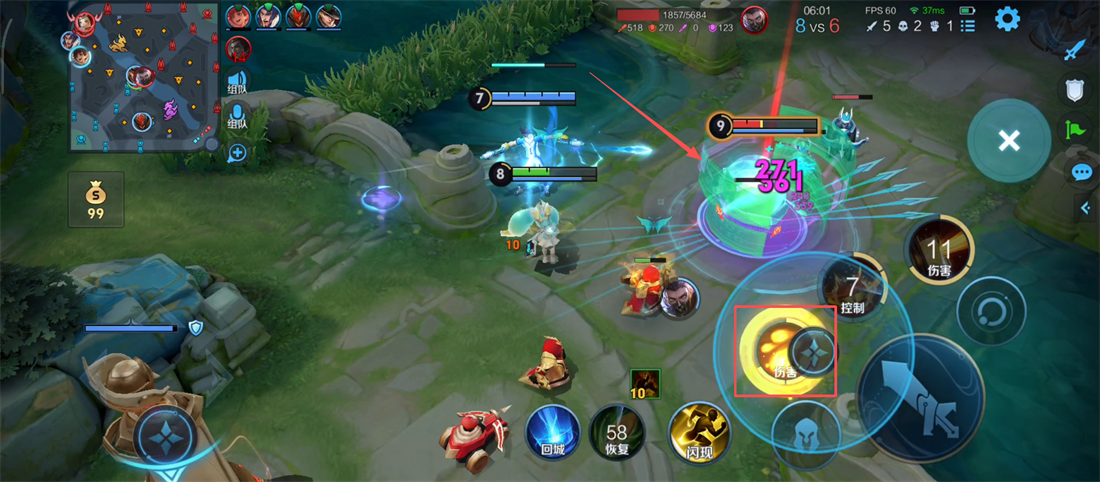Collapse the right signal panel arrow
Screen dimensions: 1100x482
pos(1086,208)
